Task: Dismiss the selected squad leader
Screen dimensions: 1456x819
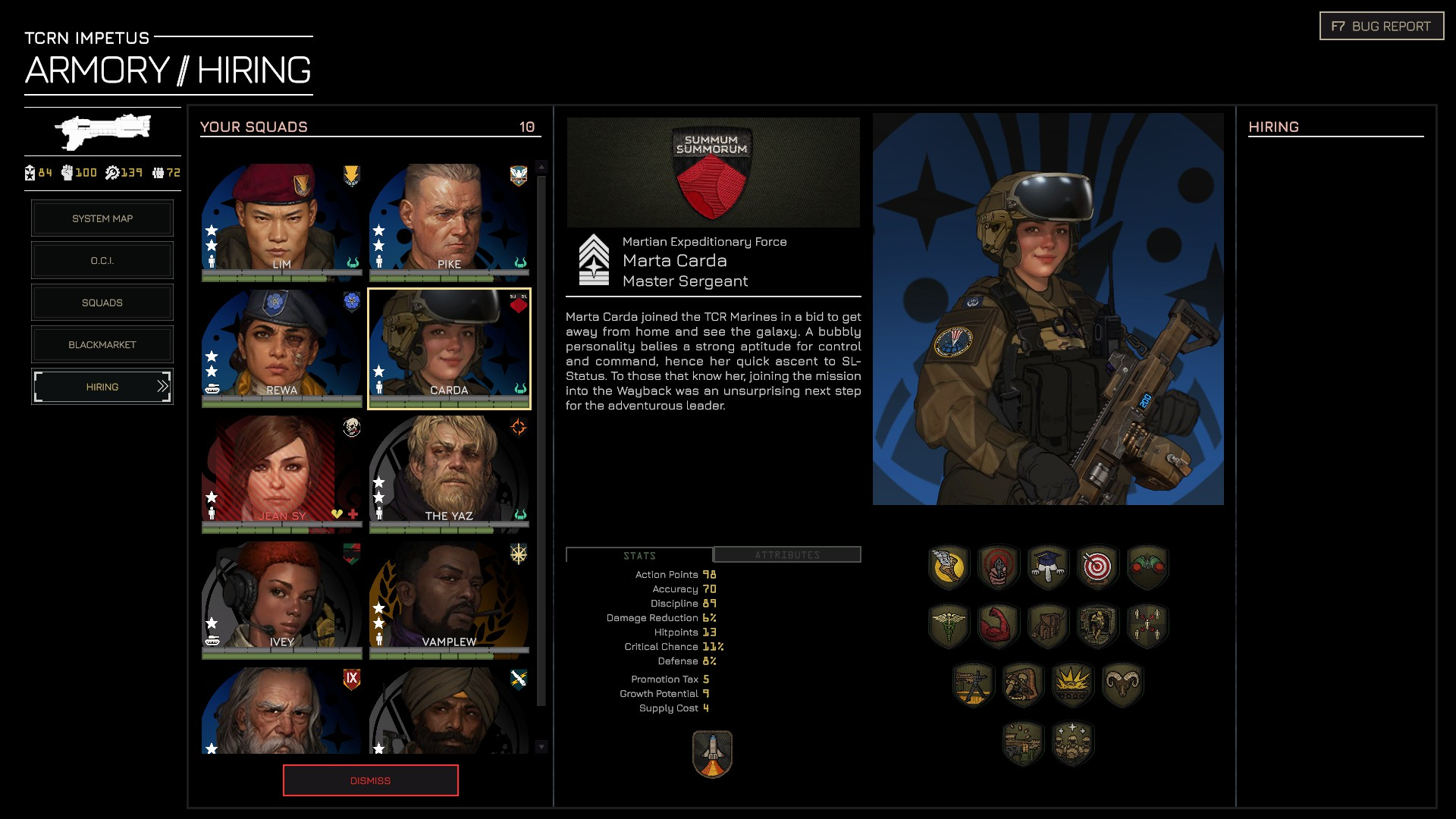Action: [370, 780]
